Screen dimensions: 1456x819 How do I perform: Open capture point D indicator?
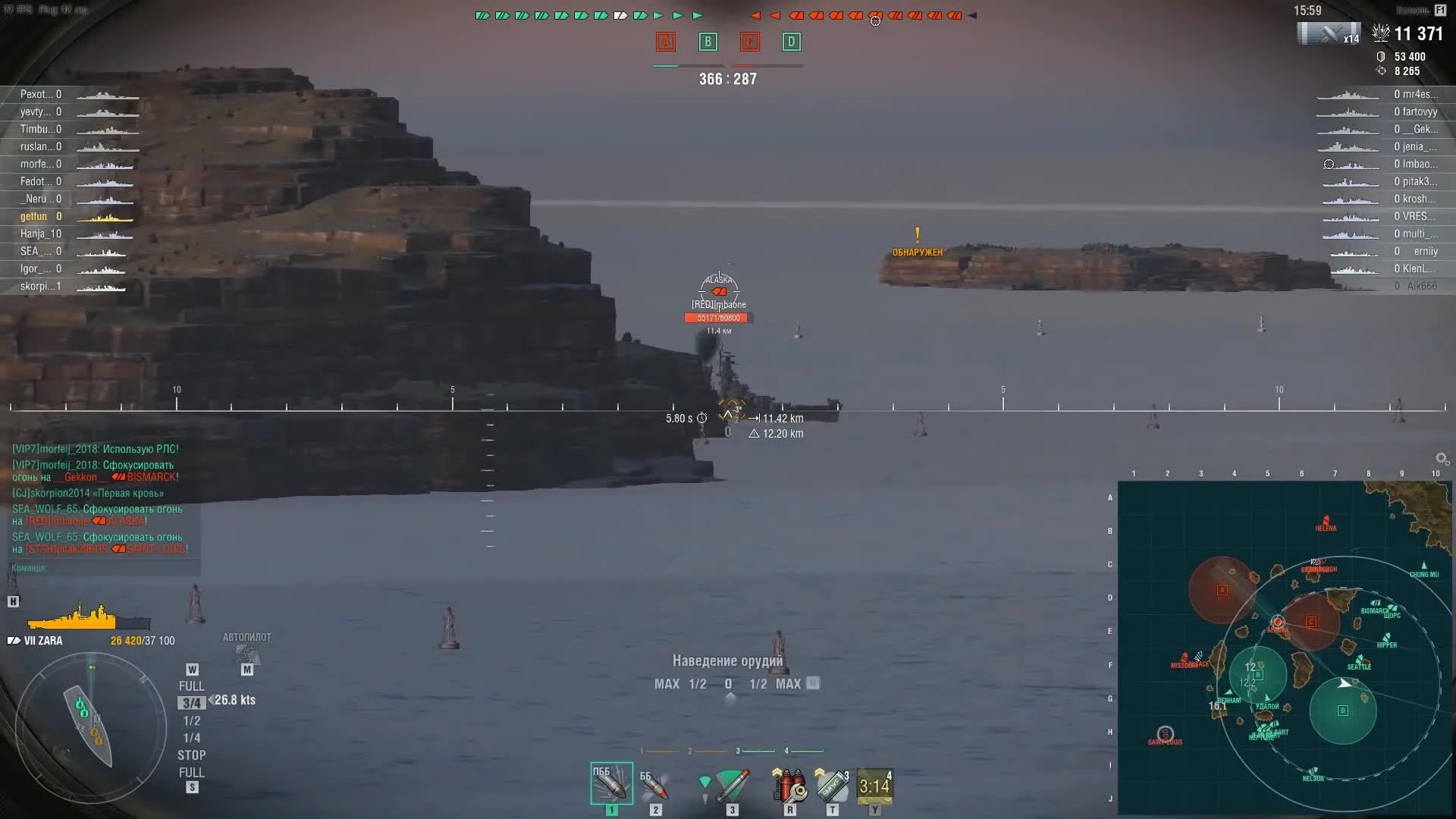coord(791,42)
